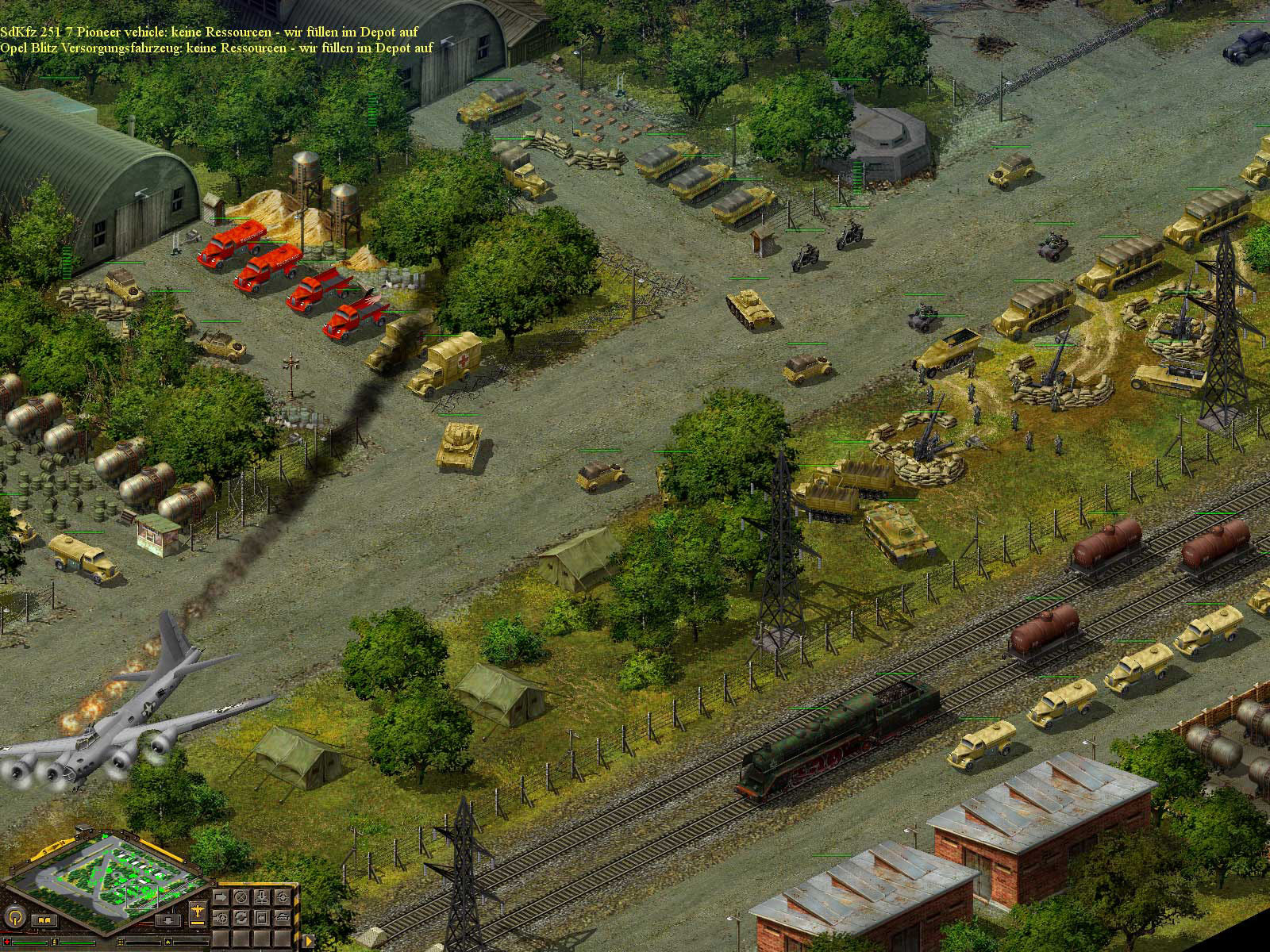This screenshot has width=1270, height=952.
Task: Click the green health progress bar
Action: (x=29, y=943)
